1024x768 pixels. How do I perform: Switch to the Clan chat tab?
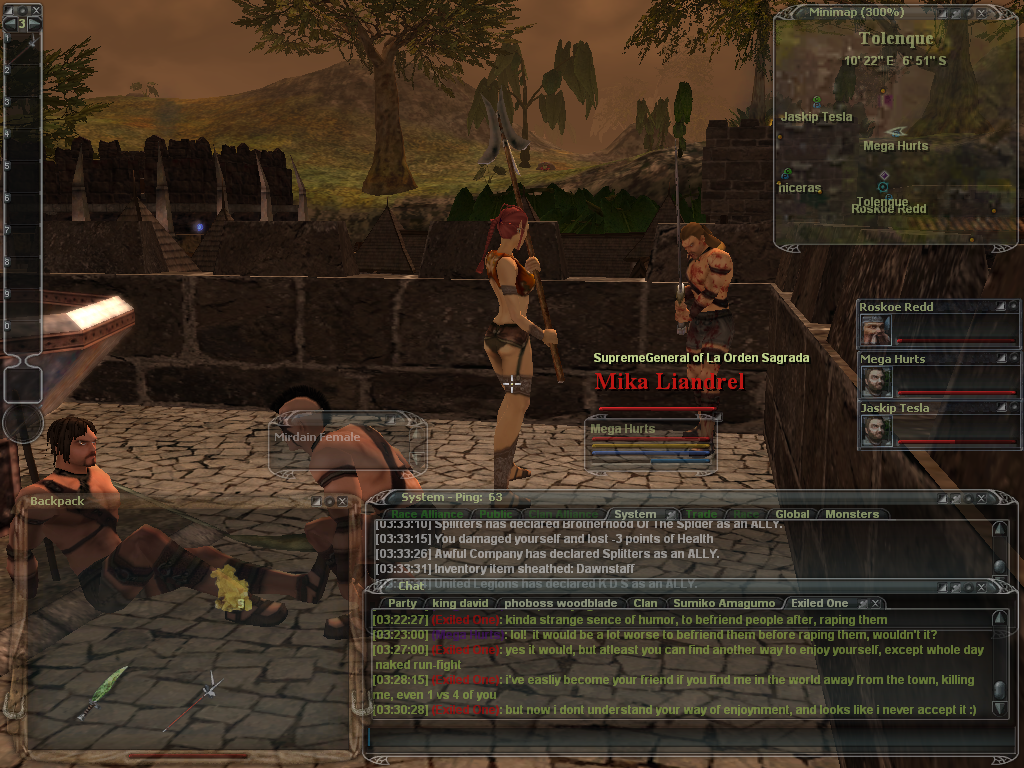pos(645,603)
